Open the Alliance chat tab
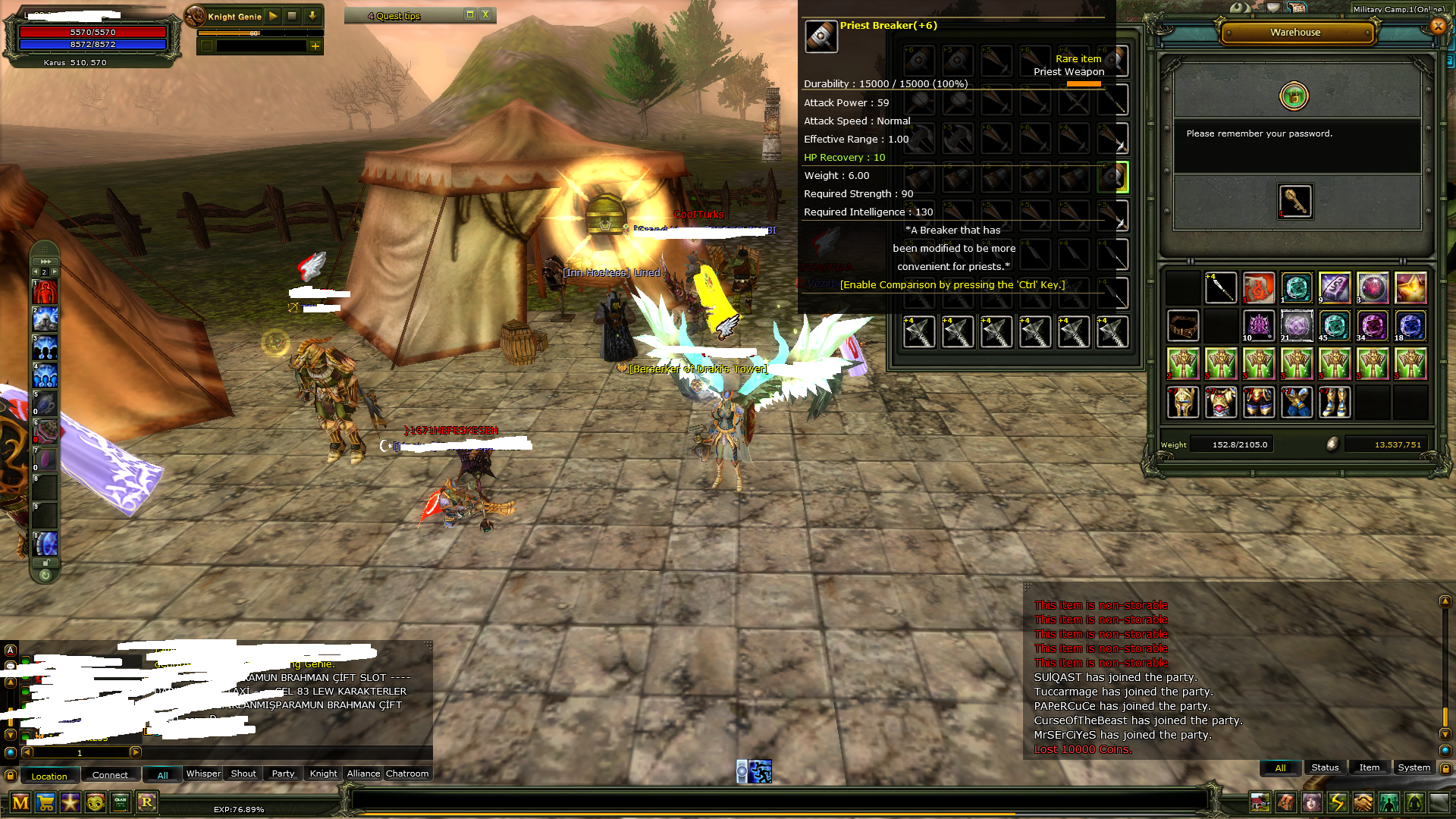The image size is (1456, 819). click(363, 773)
